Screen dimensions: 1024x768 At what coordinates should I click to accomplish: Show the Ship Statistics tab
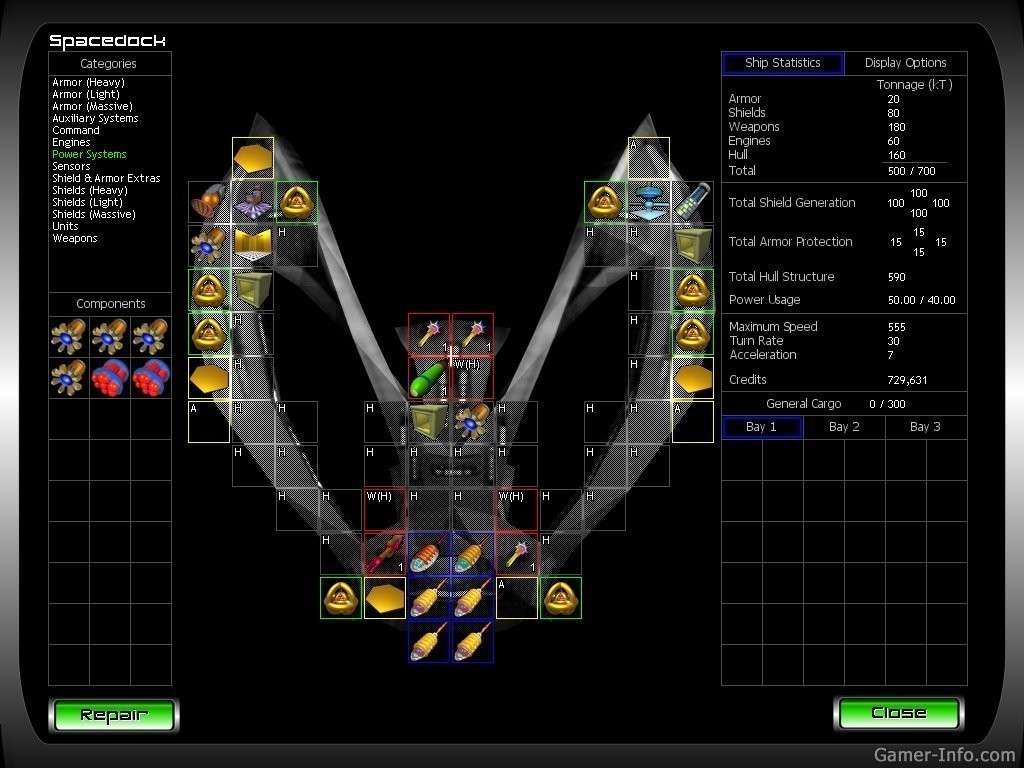(782, 63)
